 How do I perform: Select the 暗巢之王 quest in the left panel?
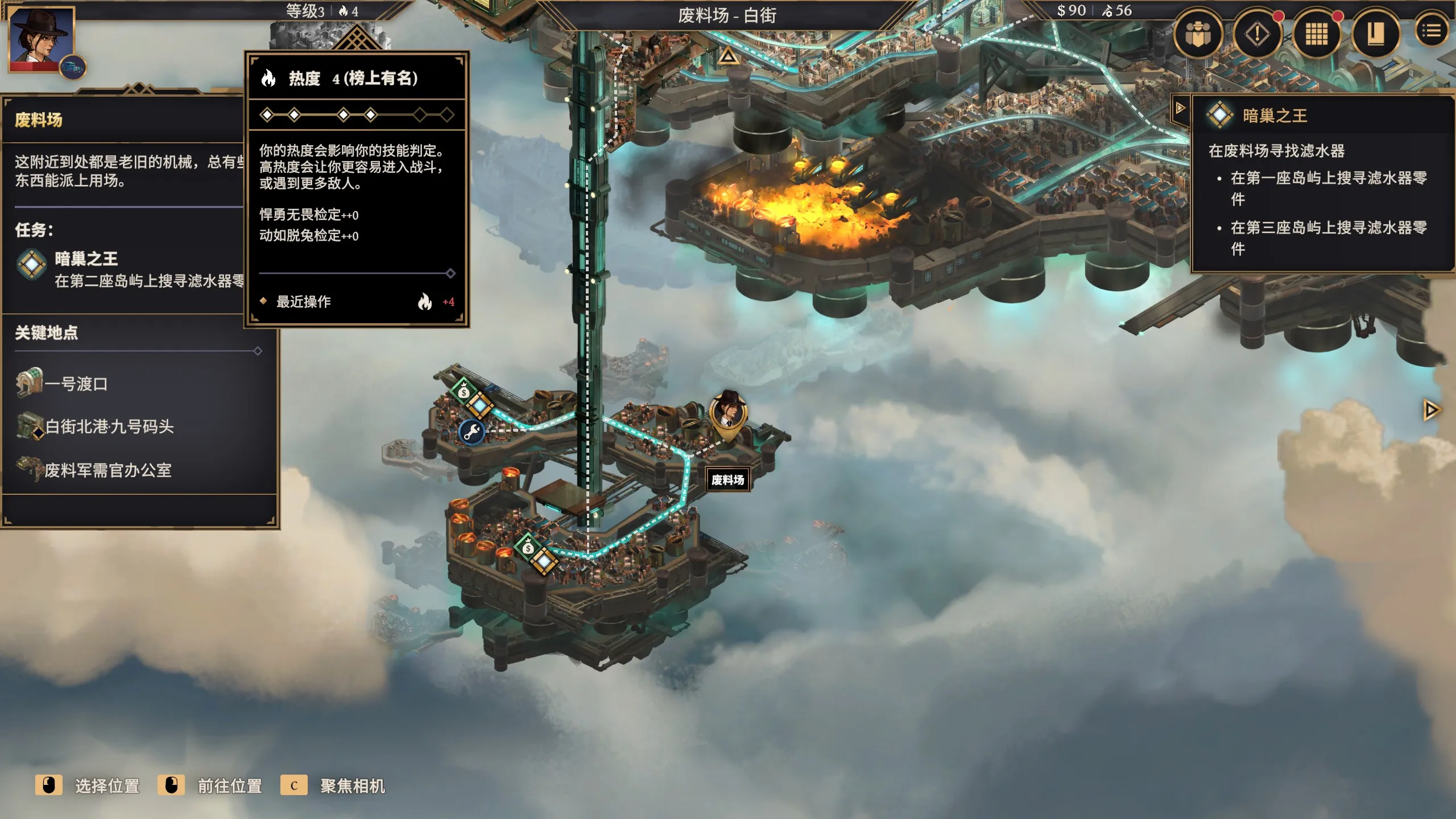pyautogui.click(x=86, y=259)
